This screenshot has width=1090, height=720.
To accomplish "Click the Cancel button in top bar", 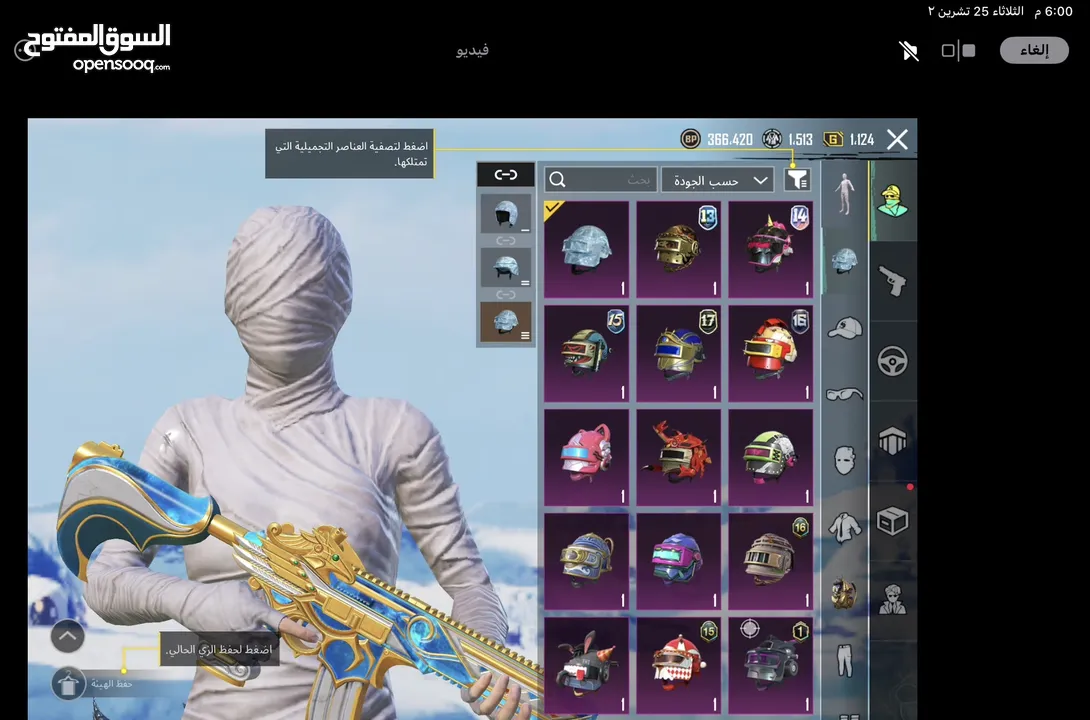I will [x=1033, y=51].
